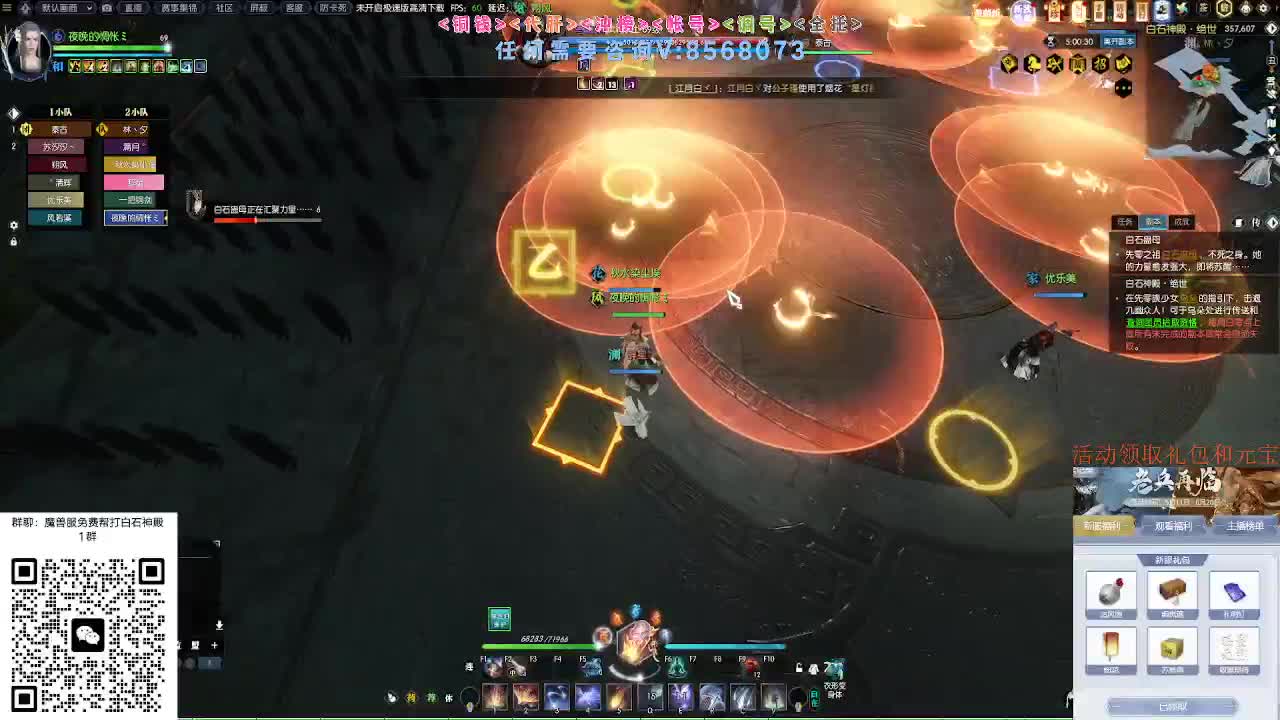
Task: Toggle the round bulb button left of the skill slots
Action: click(470, 696)
